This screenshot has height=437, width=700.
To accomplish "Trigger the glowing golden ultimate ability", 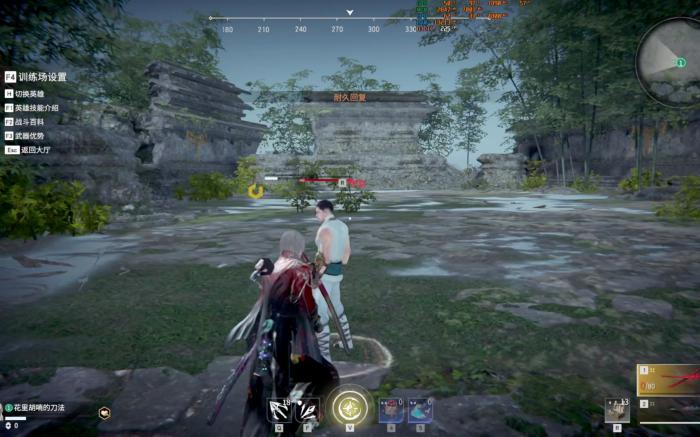I will pyautogui.click(x=350, y=407).
